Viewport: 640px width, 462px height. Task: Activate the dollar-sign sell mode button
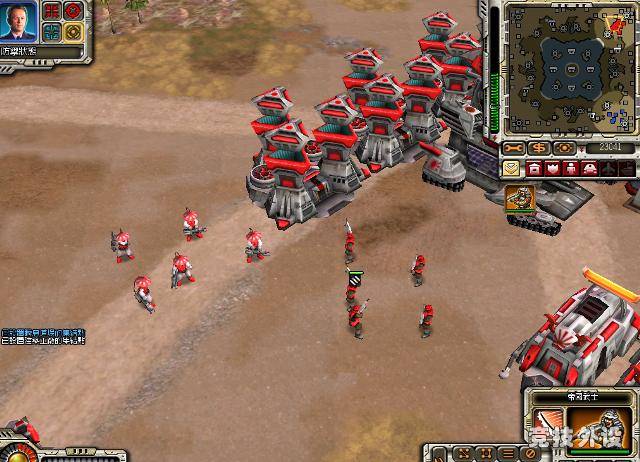[x=539, y=148]
